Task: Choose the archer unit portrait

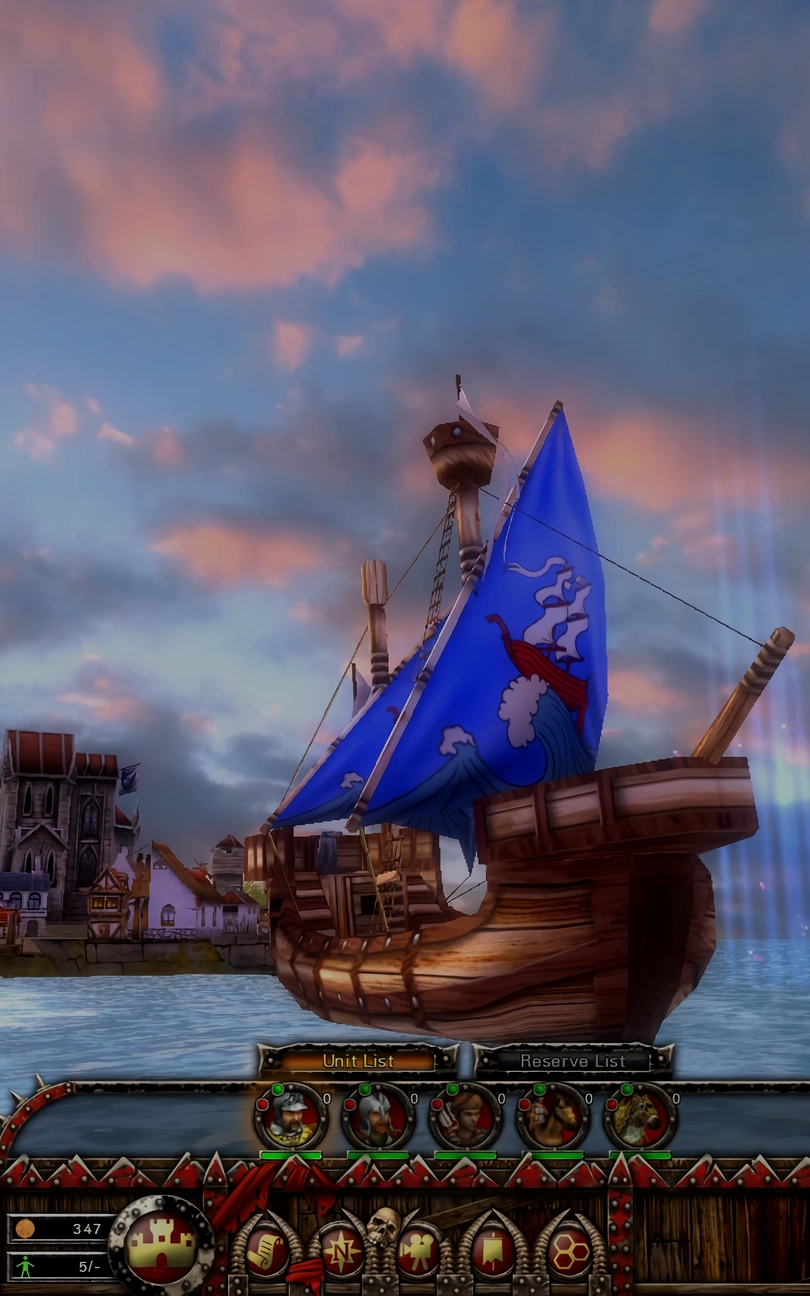Action: [465, 1117]
